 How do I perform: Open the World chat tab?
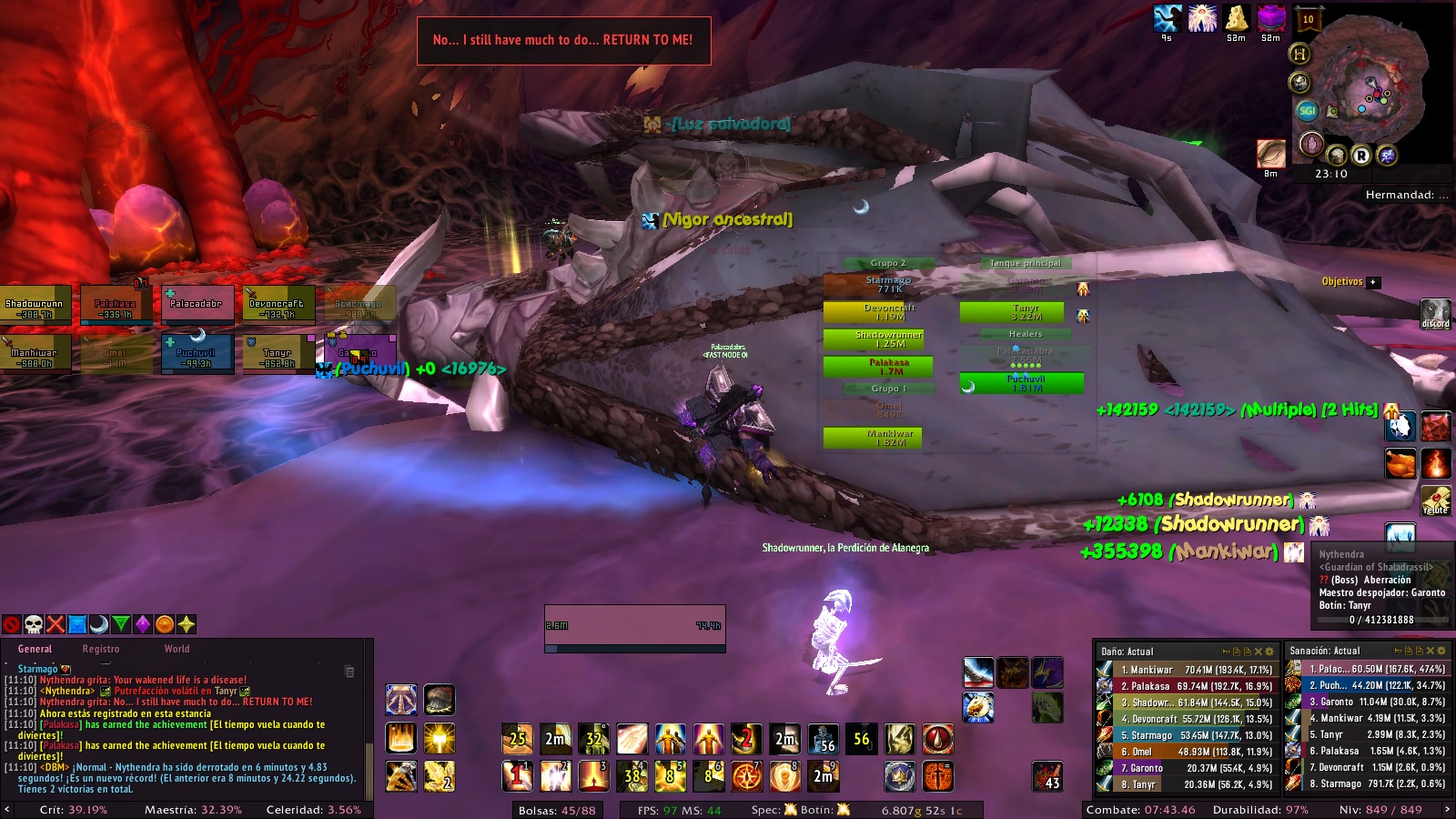[177, 649]
